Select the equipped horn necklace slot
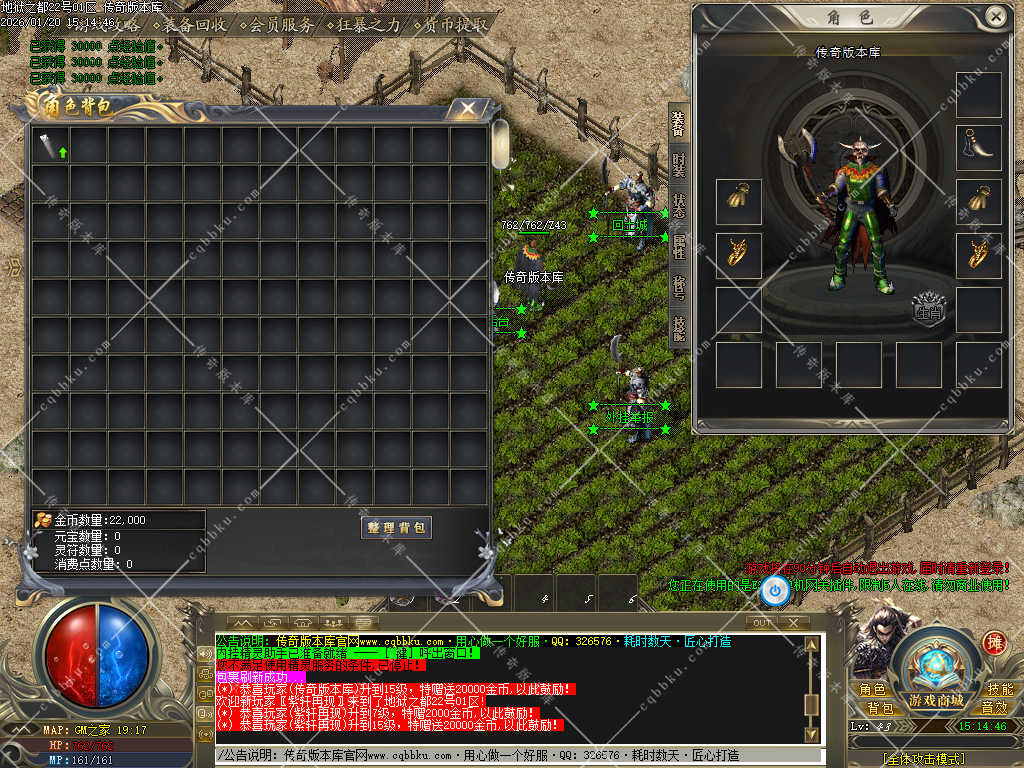The width and height of the screenshot is (1024, 768). [978, 147]
